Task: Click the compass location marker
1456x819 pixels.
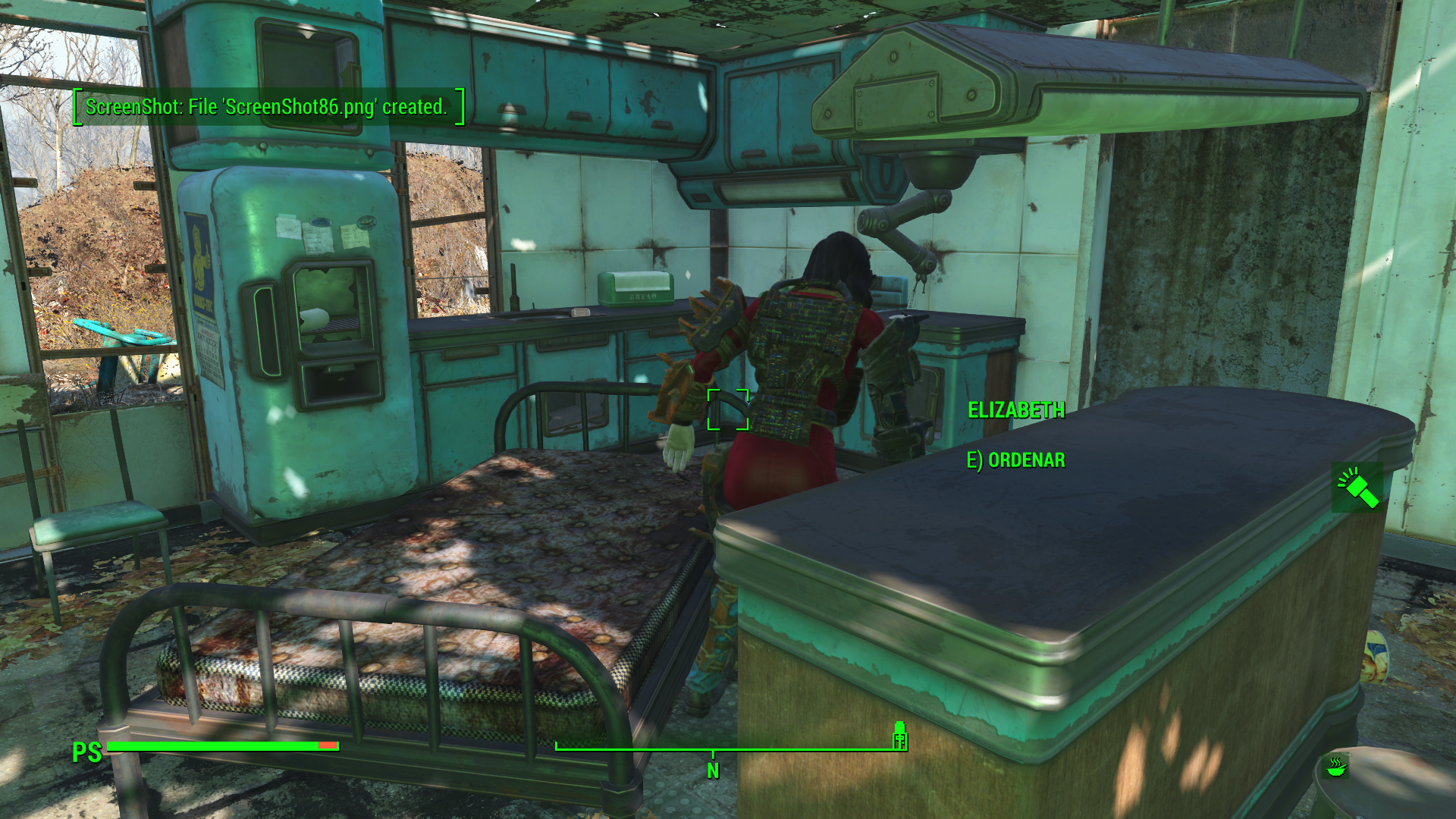Action: click(x=899, y=736)
